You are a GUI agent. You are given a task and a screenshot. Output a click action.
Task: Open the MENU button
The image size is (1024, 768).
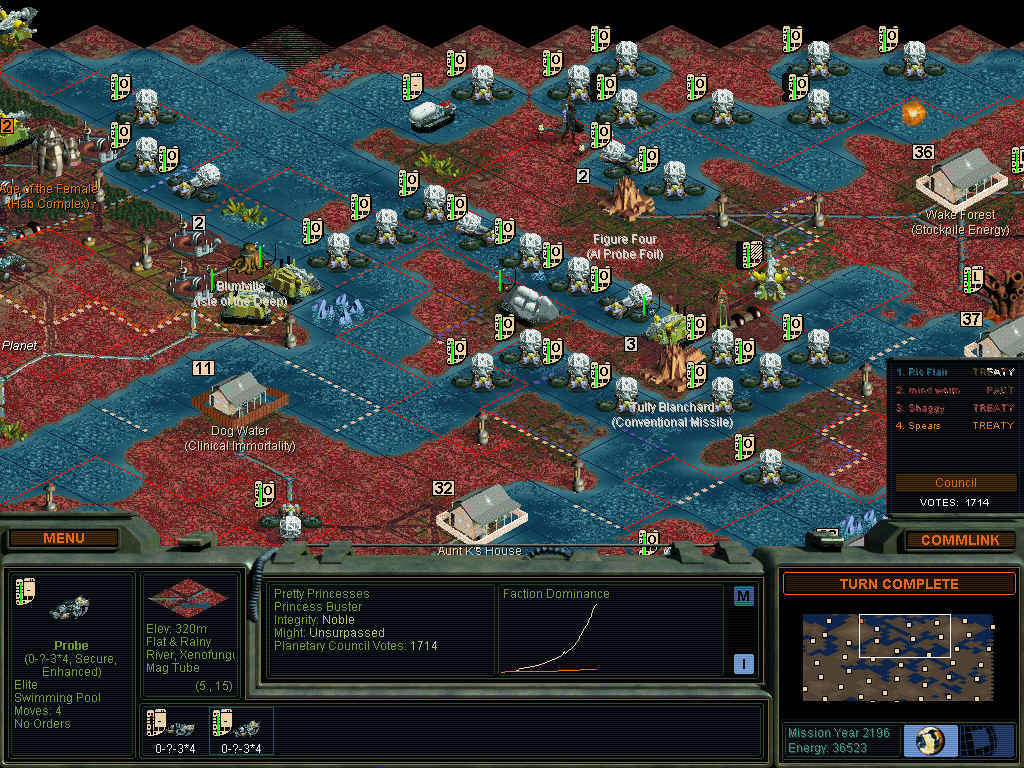[64, 539]
